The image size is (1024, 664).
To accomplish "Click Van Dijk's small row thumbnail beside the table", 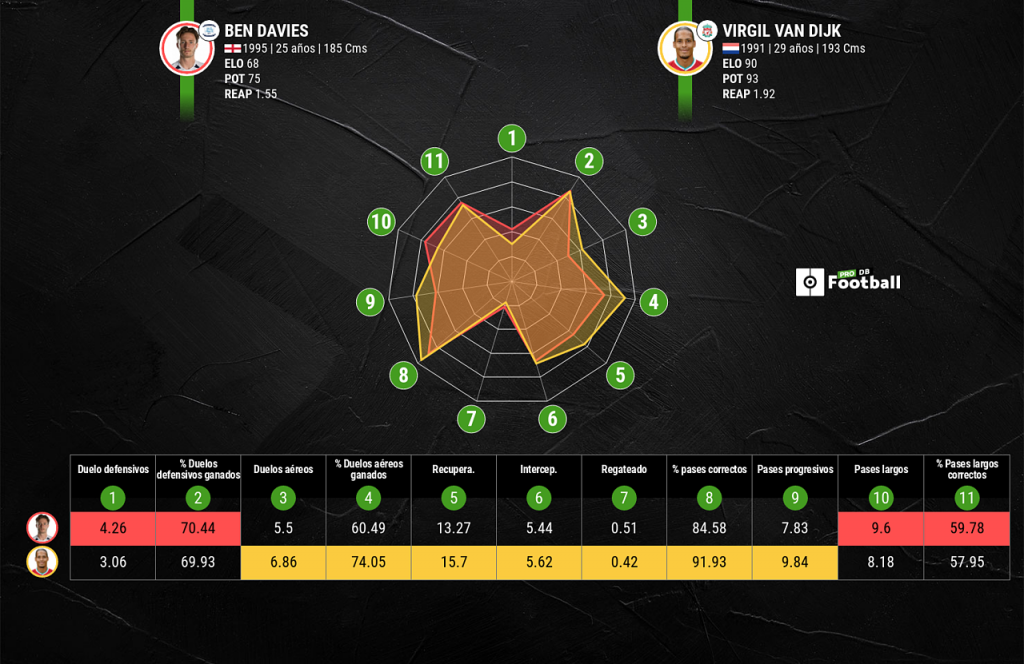I will point(42,562).
